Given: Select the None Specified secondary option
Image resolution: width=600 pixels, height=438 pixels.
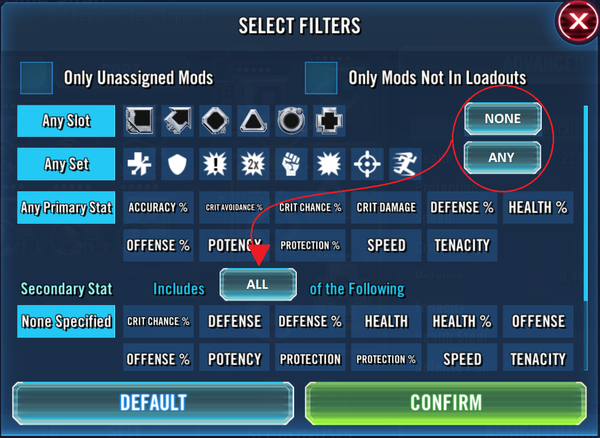Looking at the screenshot, I should pos(66,322).
